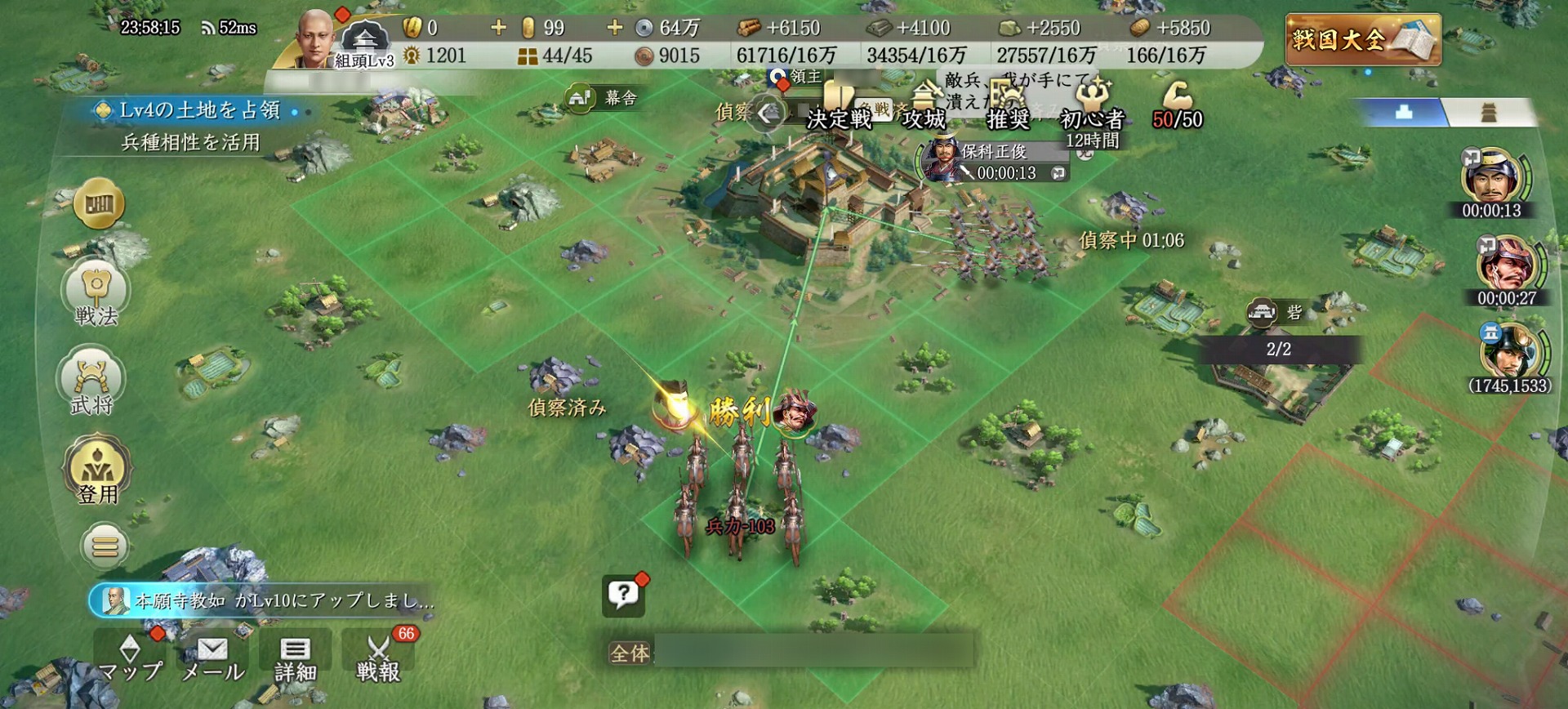1568x709 pixels.
Task: Open the 詳細 details panel
Action: (x=295, y=658)
